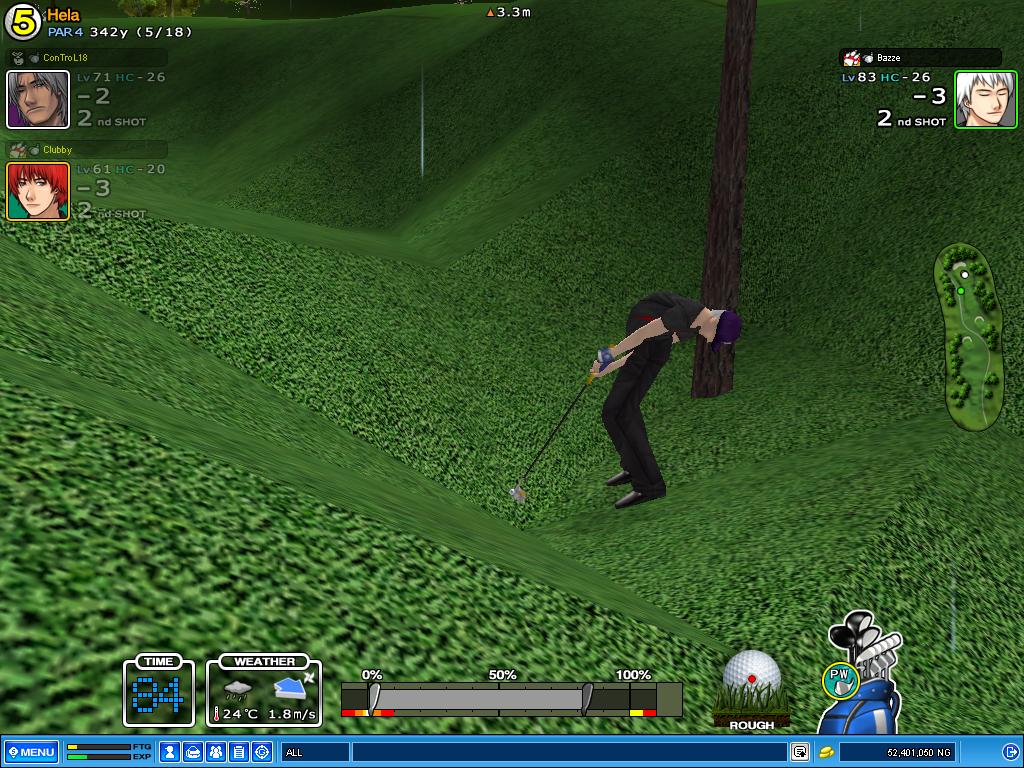
Task: Click the exit arrow button
Action: [x=1010, y=752]
